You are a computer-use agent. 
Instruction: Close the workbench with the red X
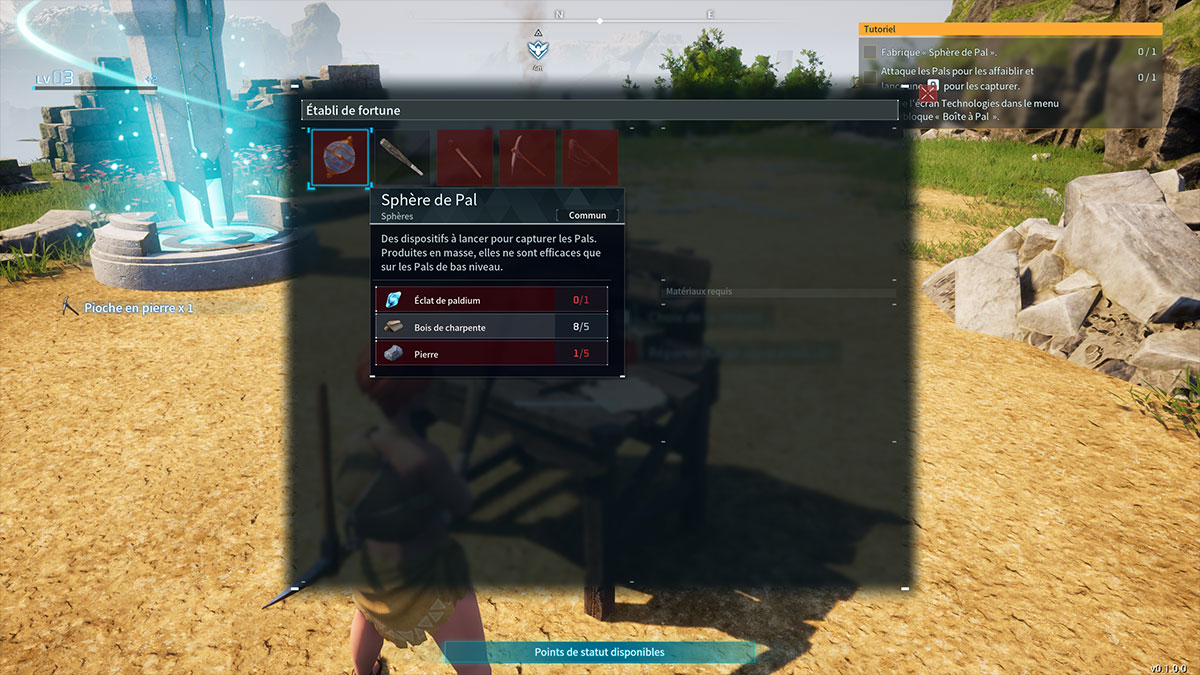(928, 95)
